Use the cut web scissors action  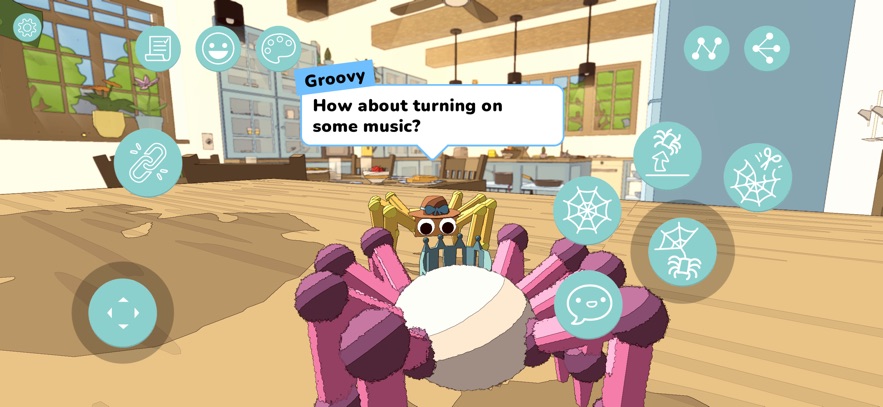click(x=757, y=177)
